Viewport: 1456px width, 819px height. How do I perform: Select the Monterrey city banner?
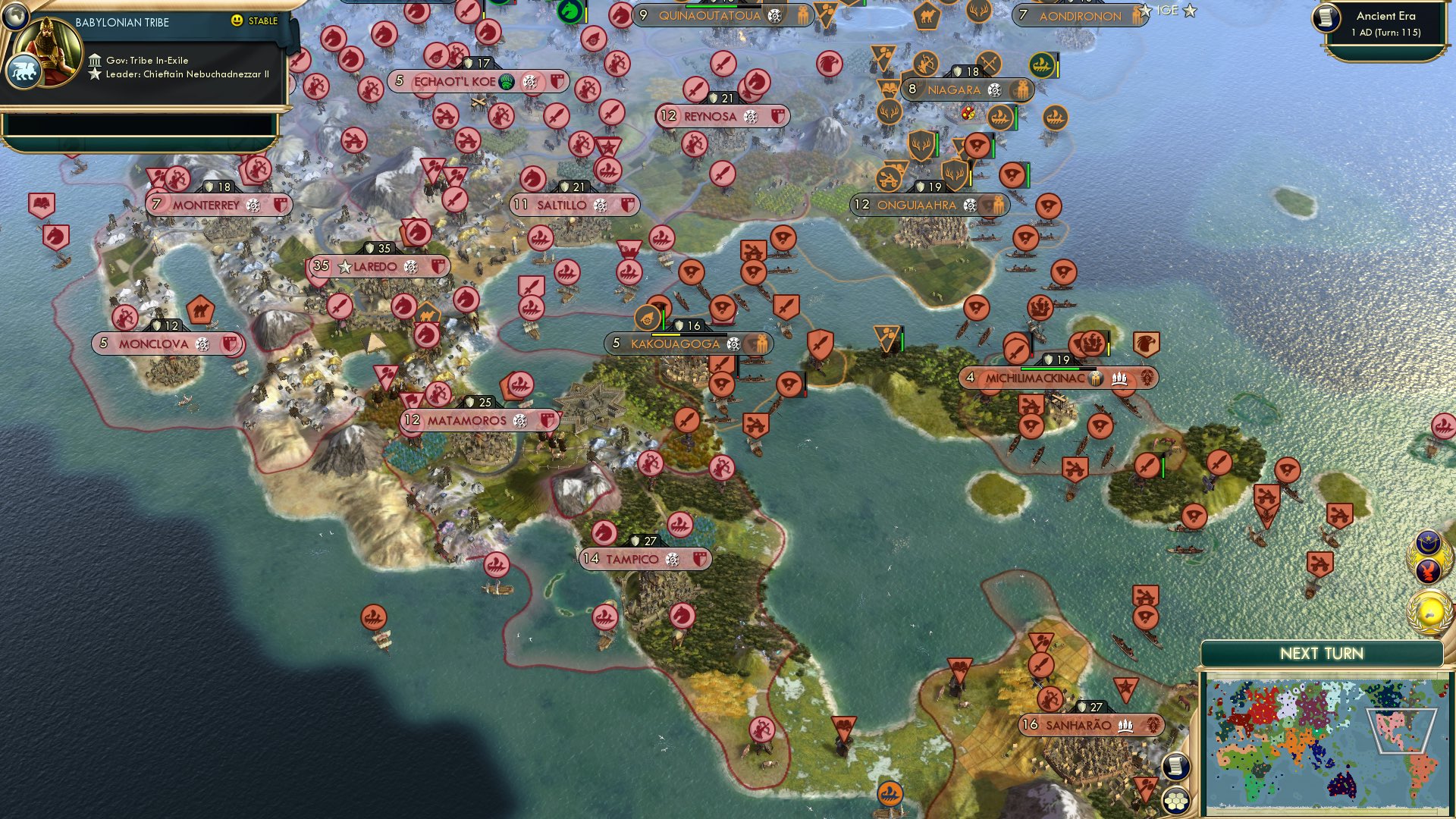pyautogui.click(x=218, y=203)
